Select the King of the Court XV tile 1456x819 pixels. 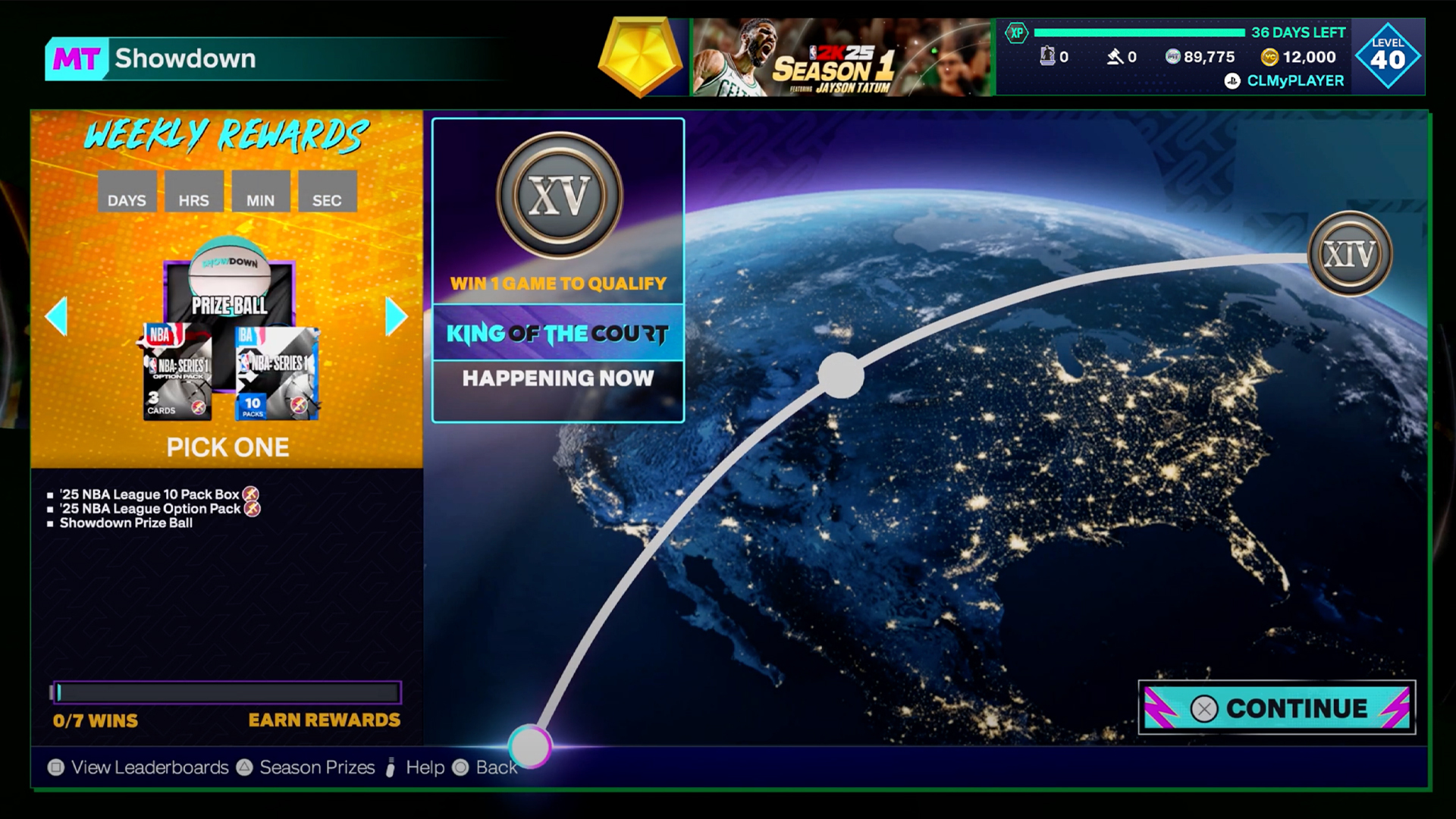point(558,270)
